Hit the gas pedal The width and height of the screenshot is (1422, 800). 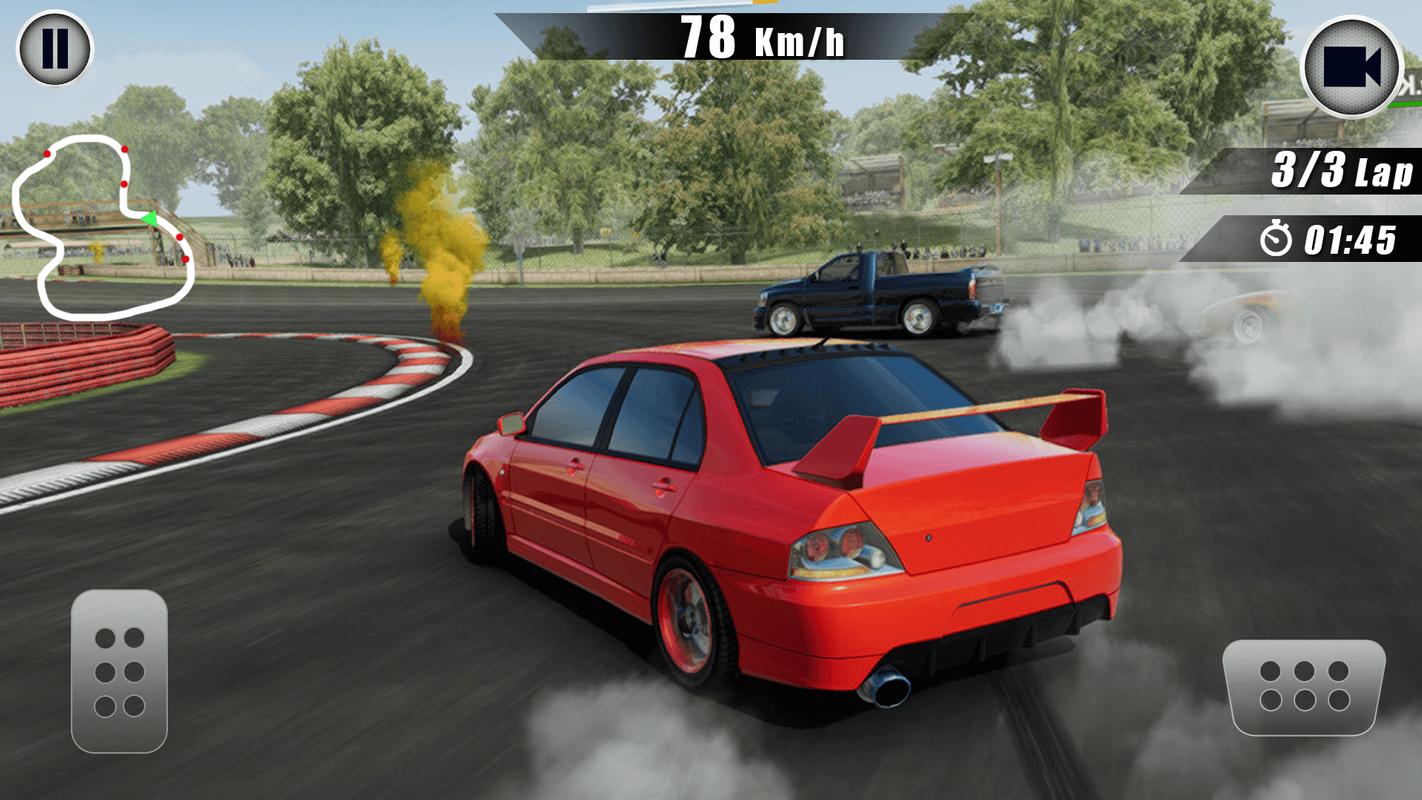point(1304,686)
